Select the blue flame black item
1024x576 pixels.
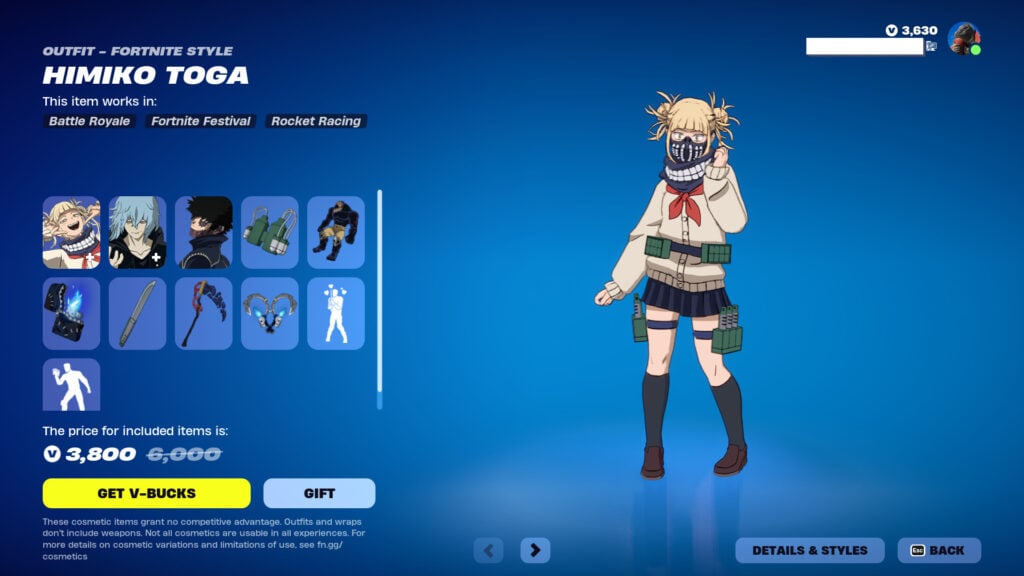[x=71, y=313]
